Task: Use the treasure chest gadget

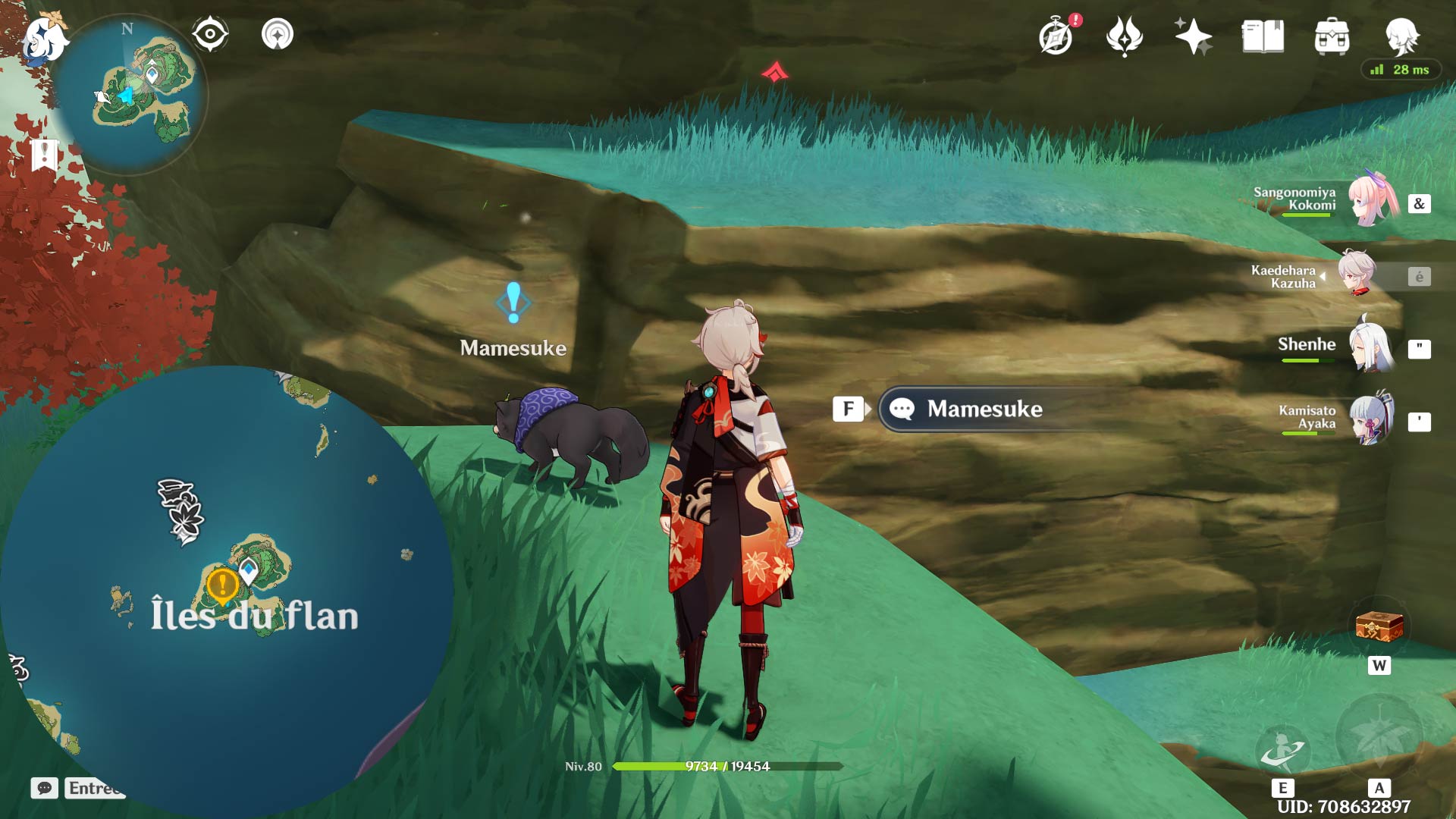Action: (1379, 628)
